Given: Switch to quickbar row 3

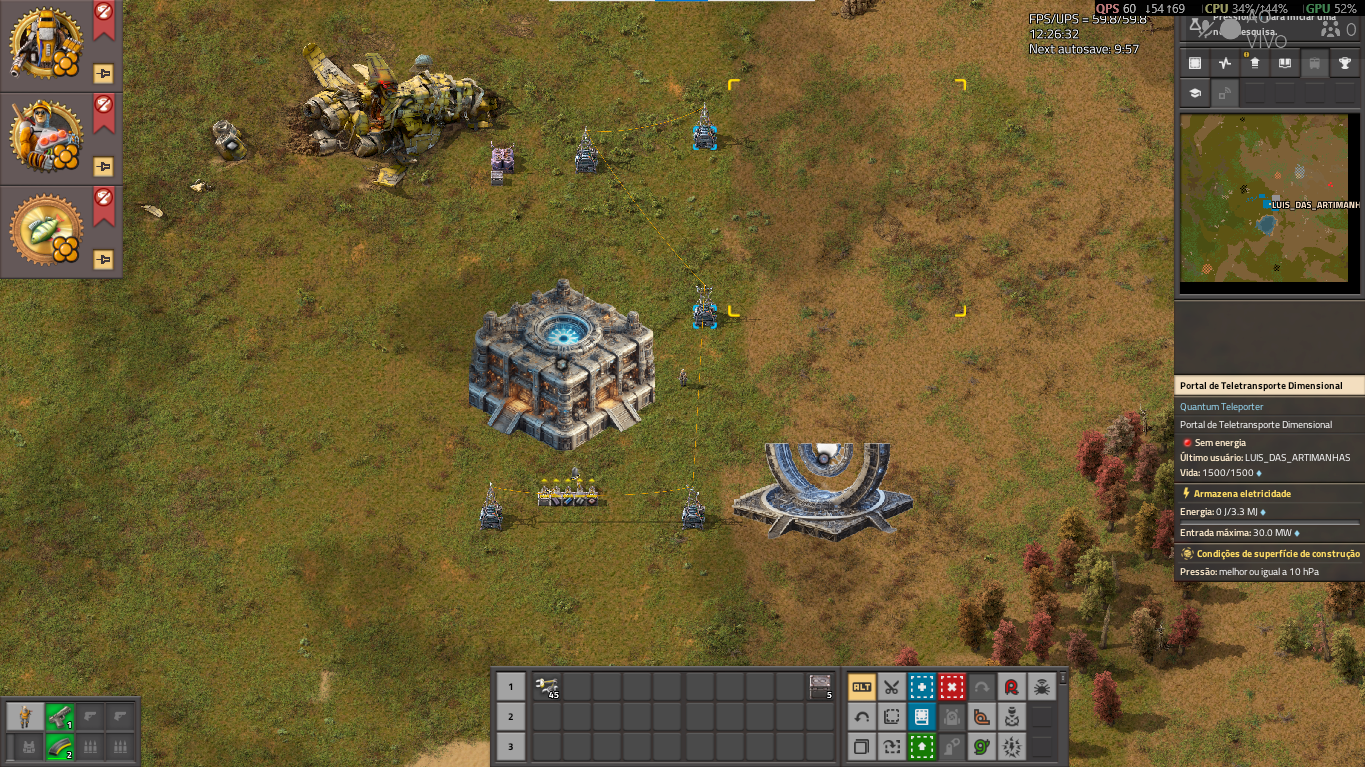Looking at the screenshot, I should [511, 746].
